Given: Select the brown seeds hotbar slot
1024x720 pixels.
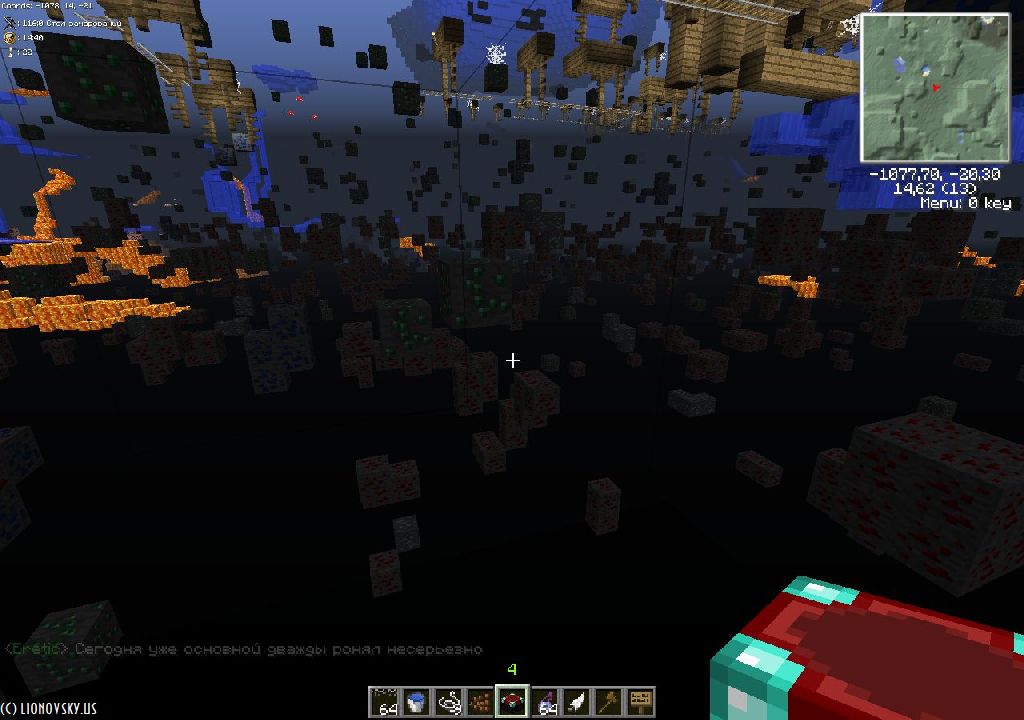Looking at the screenshot, I should coord(480,701).
